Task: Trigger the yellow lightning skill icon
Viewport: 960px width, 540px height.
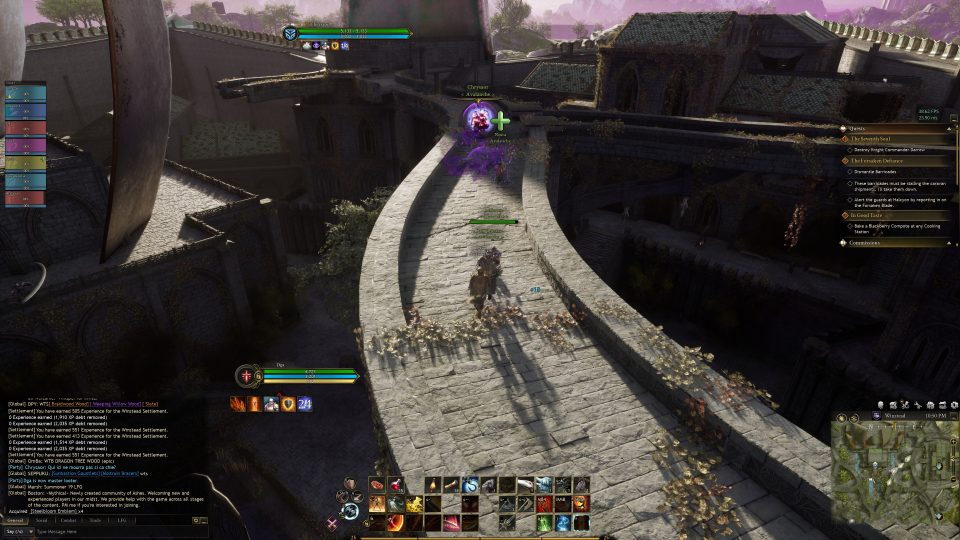Action: (x=413, y=503)
